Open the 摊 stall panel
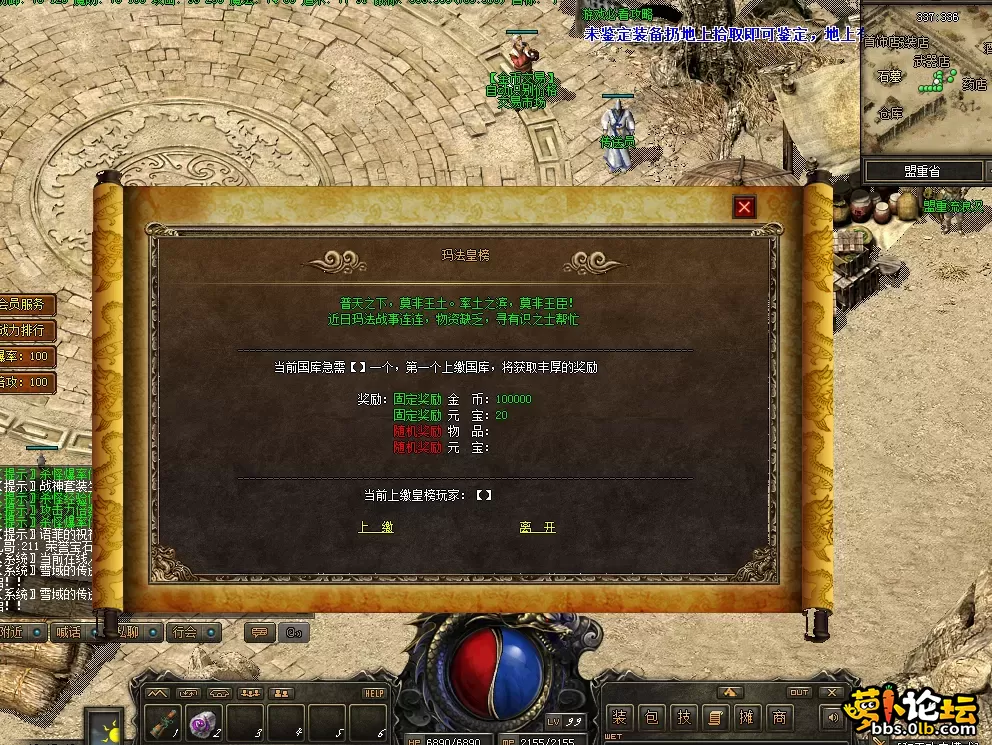Viewport: 992px width, 745px height. pos(746,717)
